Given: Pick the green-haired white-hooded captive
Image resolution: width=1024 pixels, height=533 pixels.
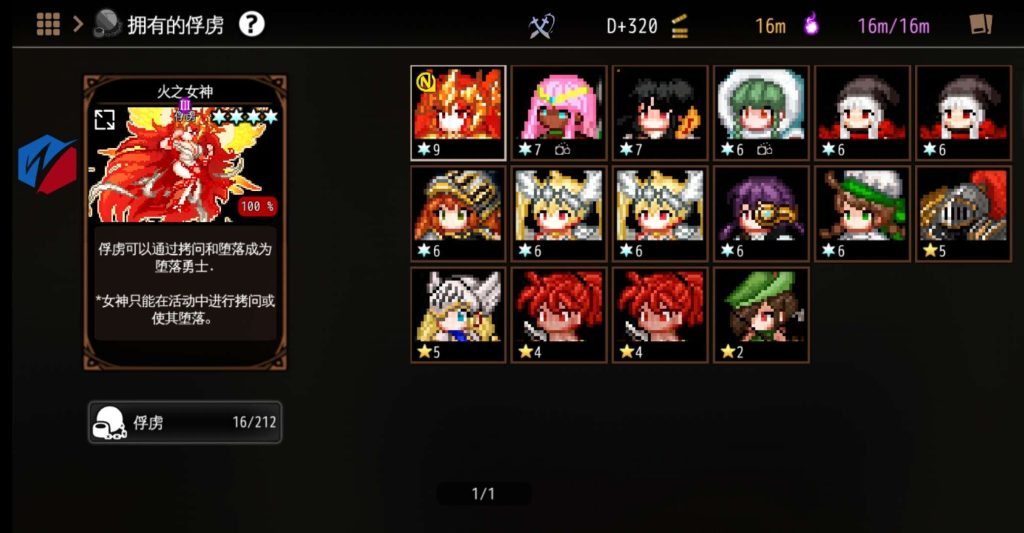Looking at the screenshot, I should [761, 113].
